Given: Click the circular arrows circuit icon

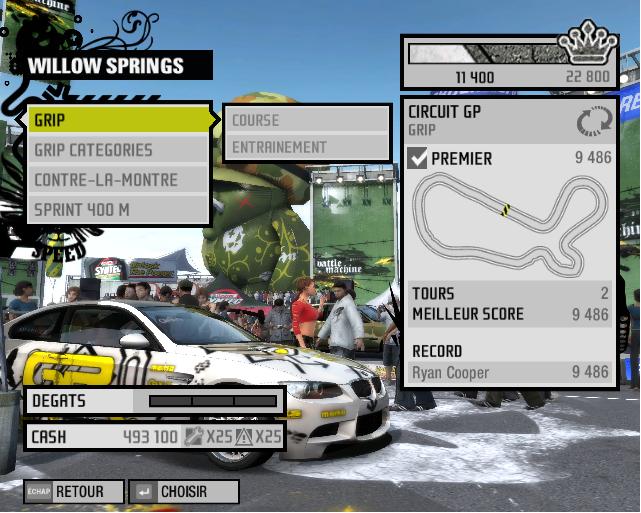Looking at the screenshot, I should (592, 122).
